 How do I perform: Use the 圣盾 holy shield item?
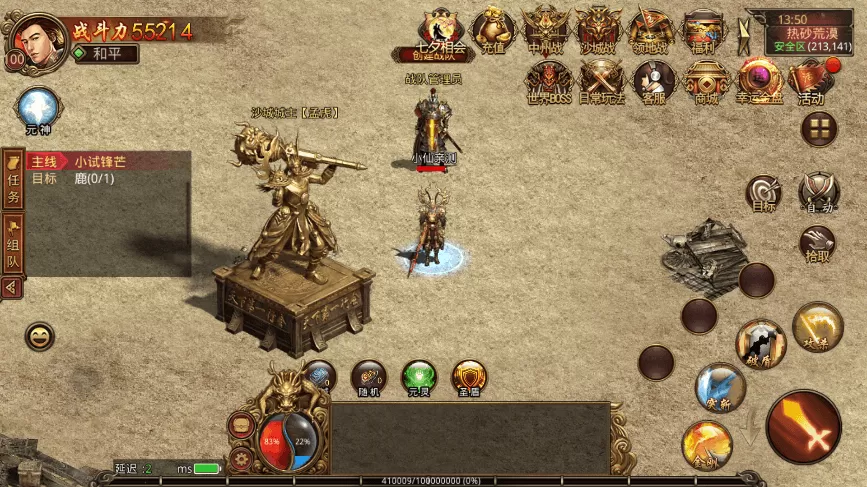(x=469, y=378)
